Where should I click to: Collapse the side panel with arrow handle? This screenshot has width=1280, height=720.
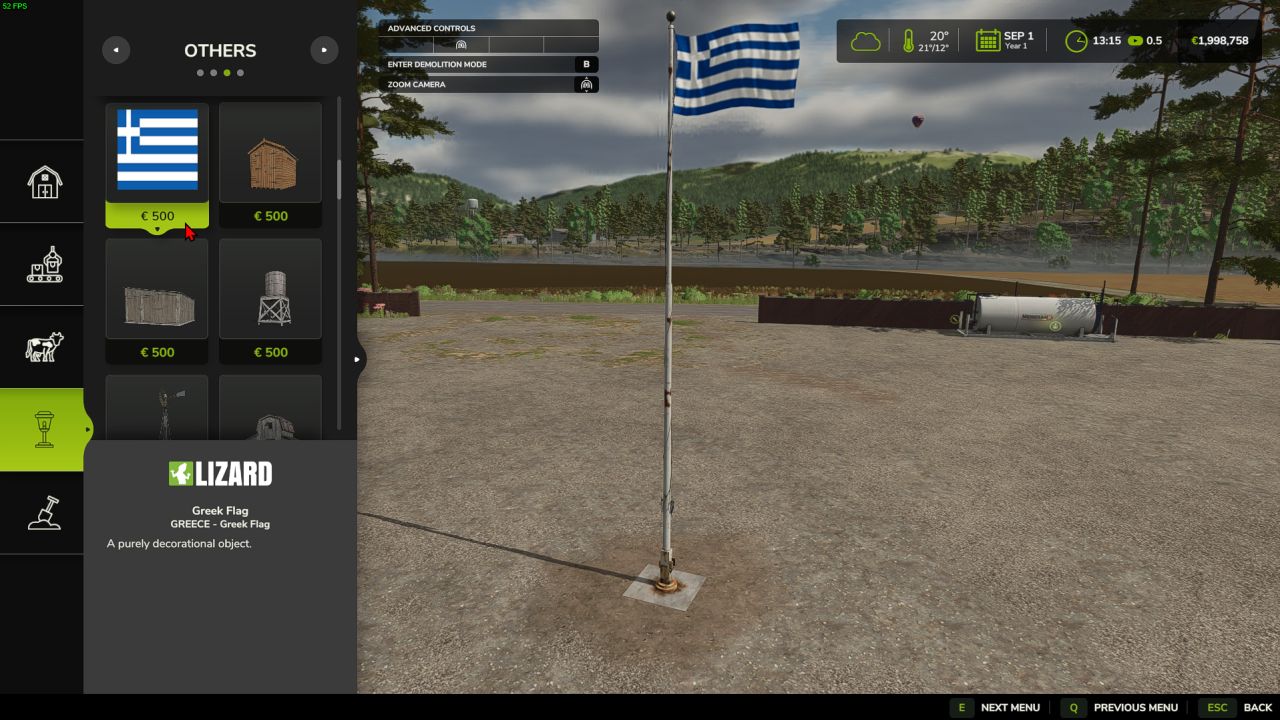click(x=357, y=359)
